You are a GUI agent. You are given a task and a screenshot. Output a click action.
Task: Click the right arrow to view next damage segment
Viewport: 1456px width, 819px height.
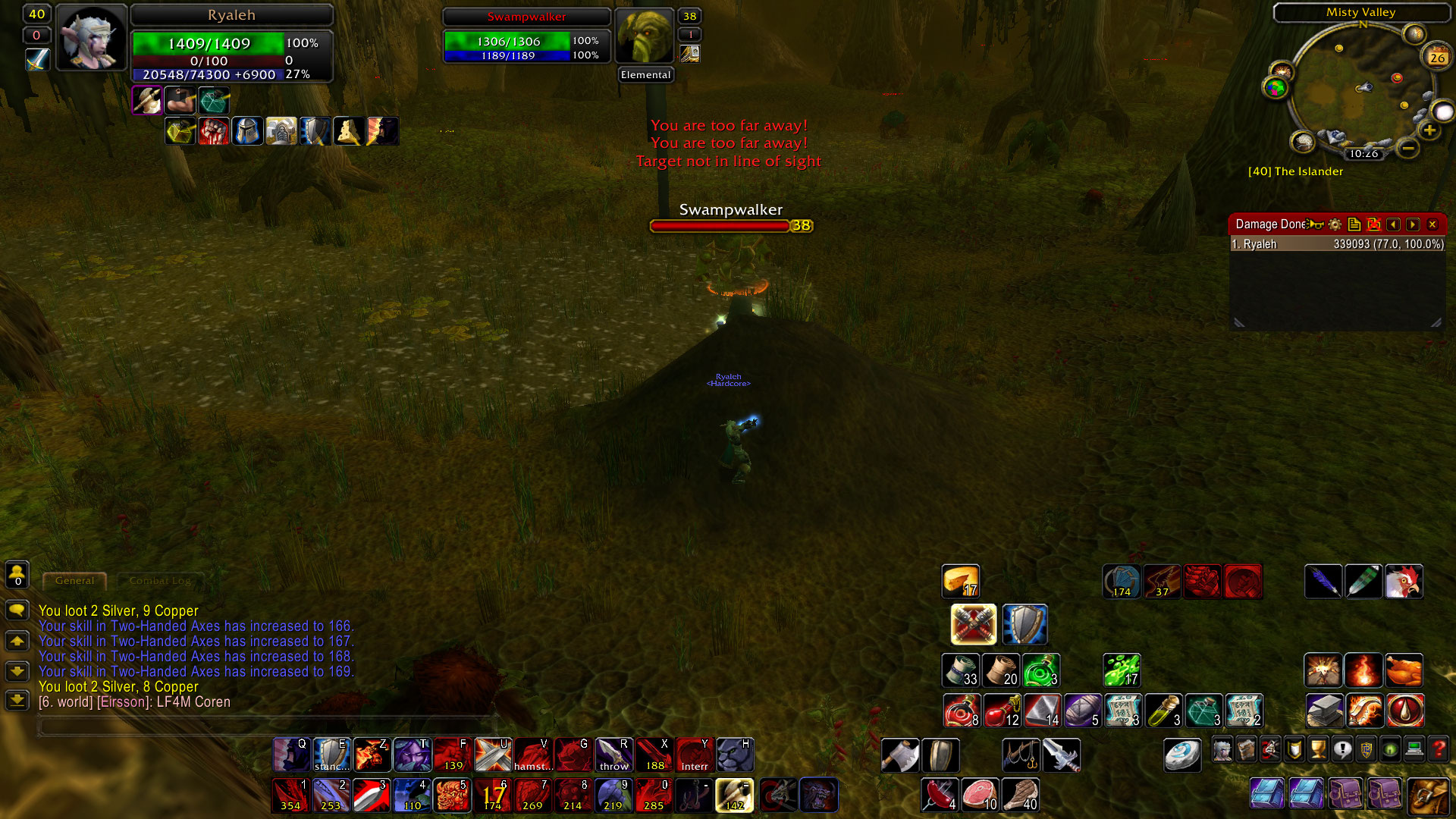click(1413, 224)
